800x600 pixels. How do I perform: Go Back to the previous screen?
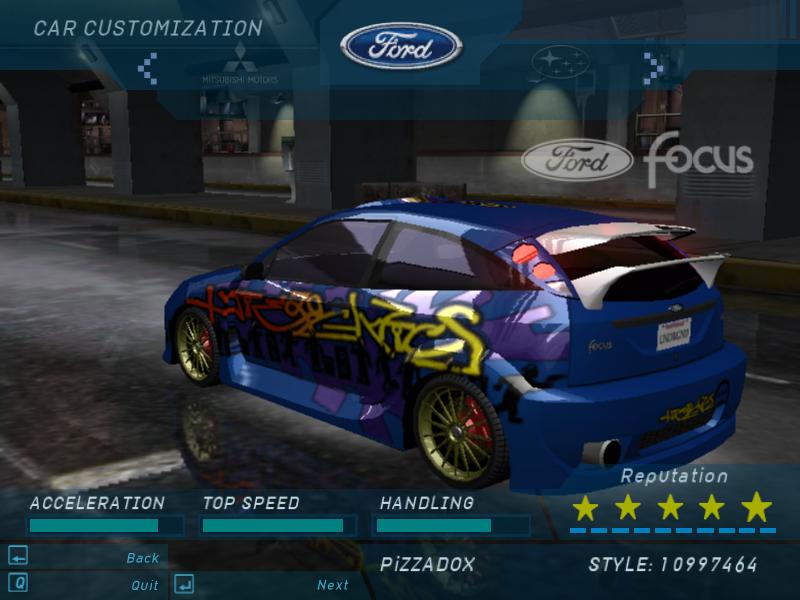[x=143, y=558]
